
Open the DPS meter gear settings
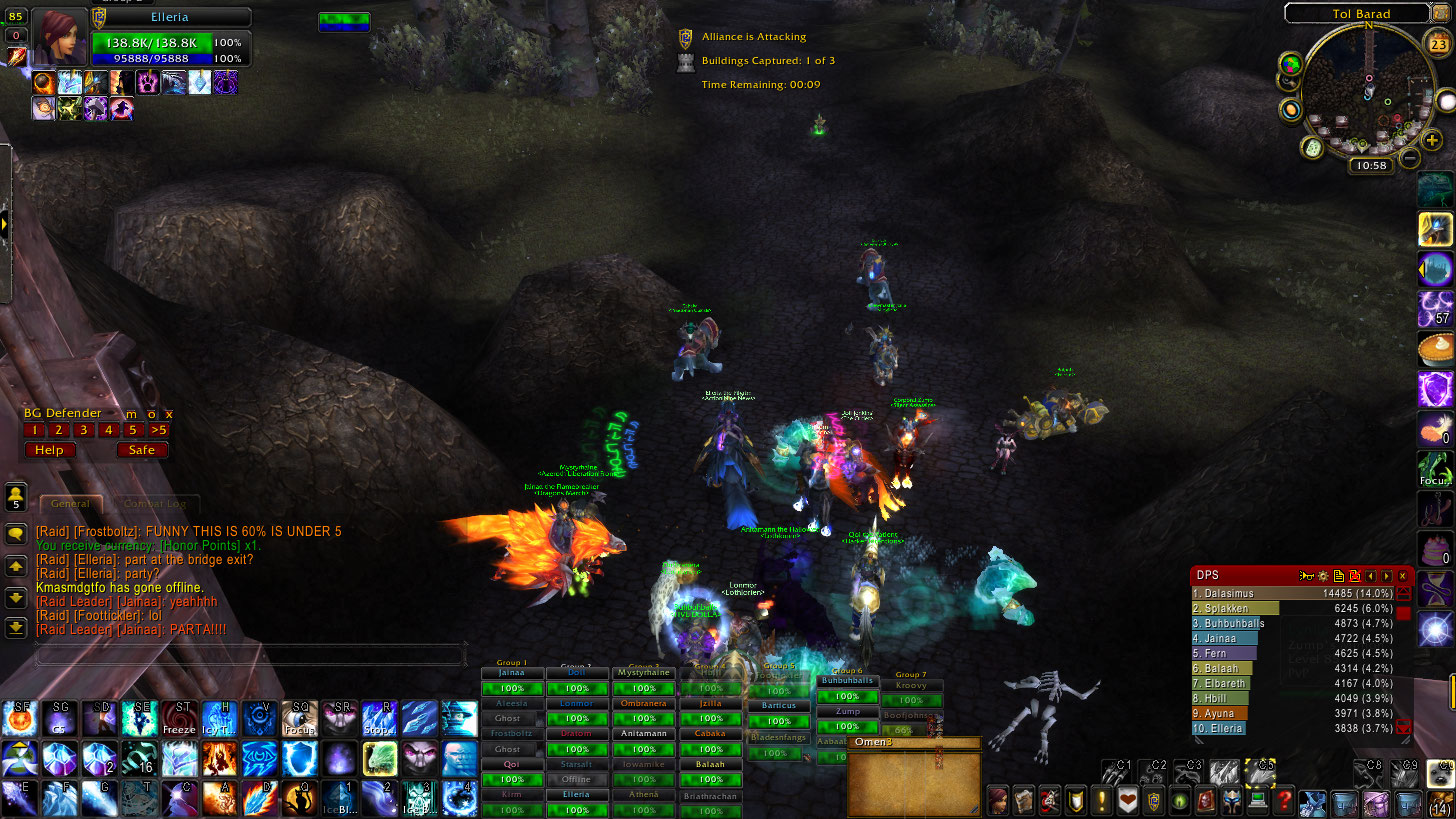tap(1322, 576)
